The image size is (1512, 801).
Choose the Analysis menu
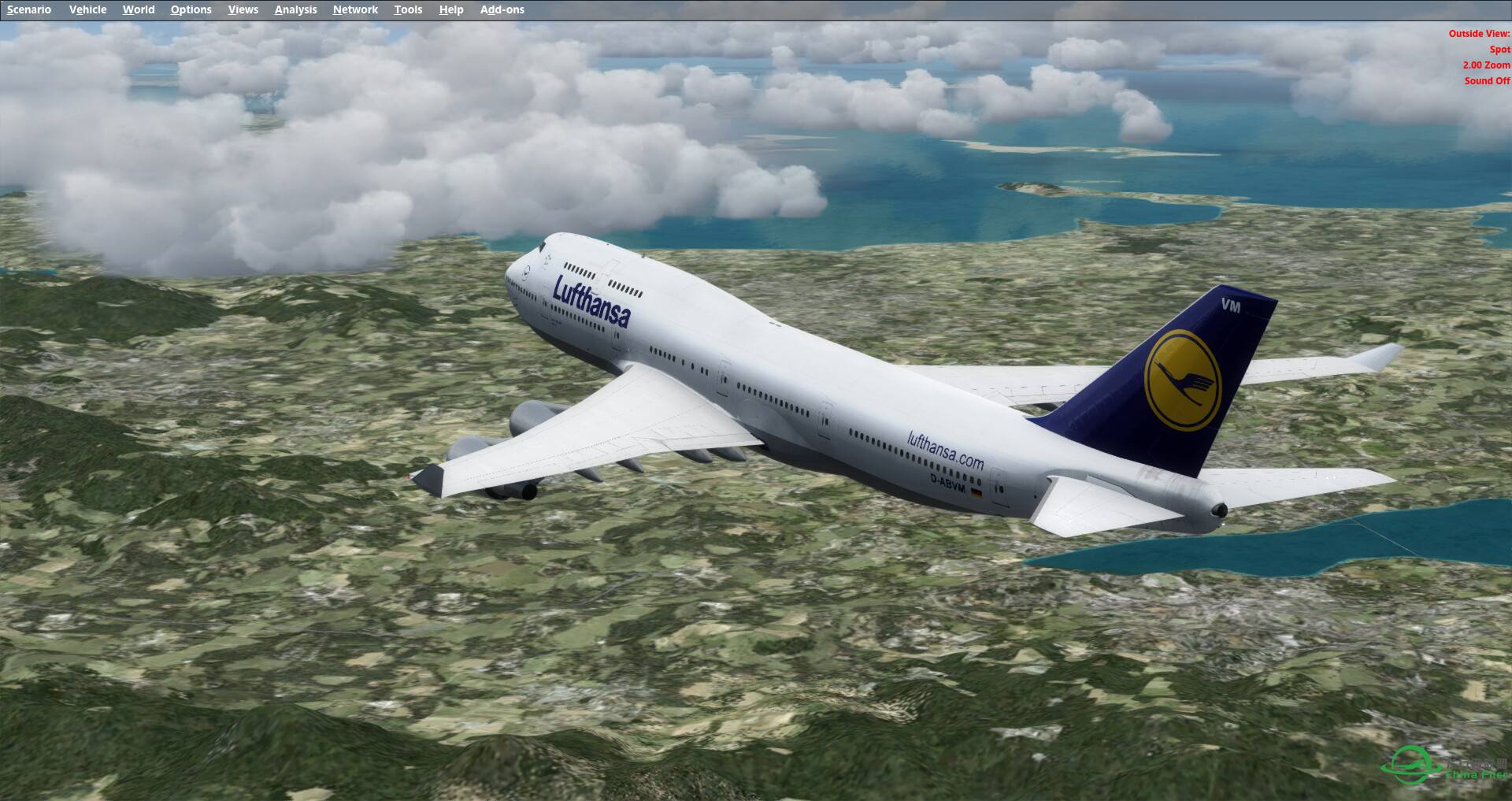point(295,9)
